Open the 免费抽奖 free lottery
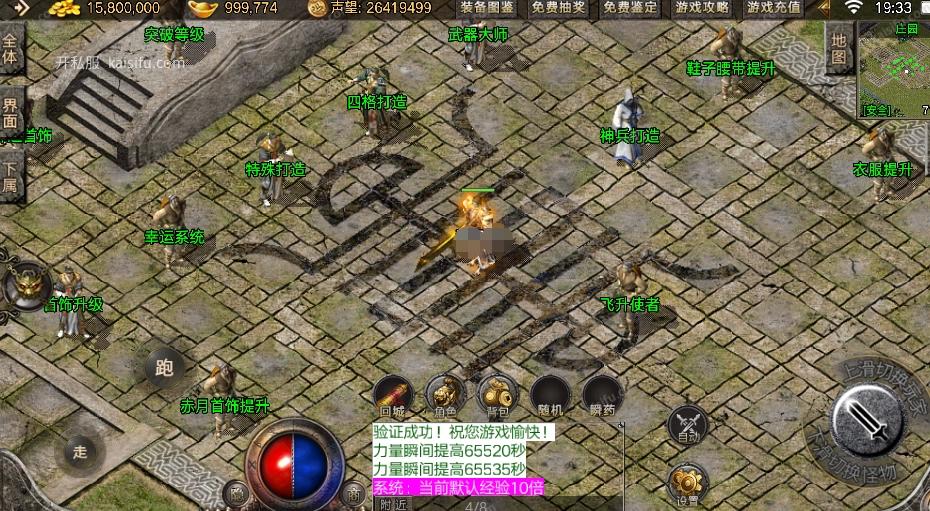The height and width of the screenshot is (511, 930). pos(558,8)
